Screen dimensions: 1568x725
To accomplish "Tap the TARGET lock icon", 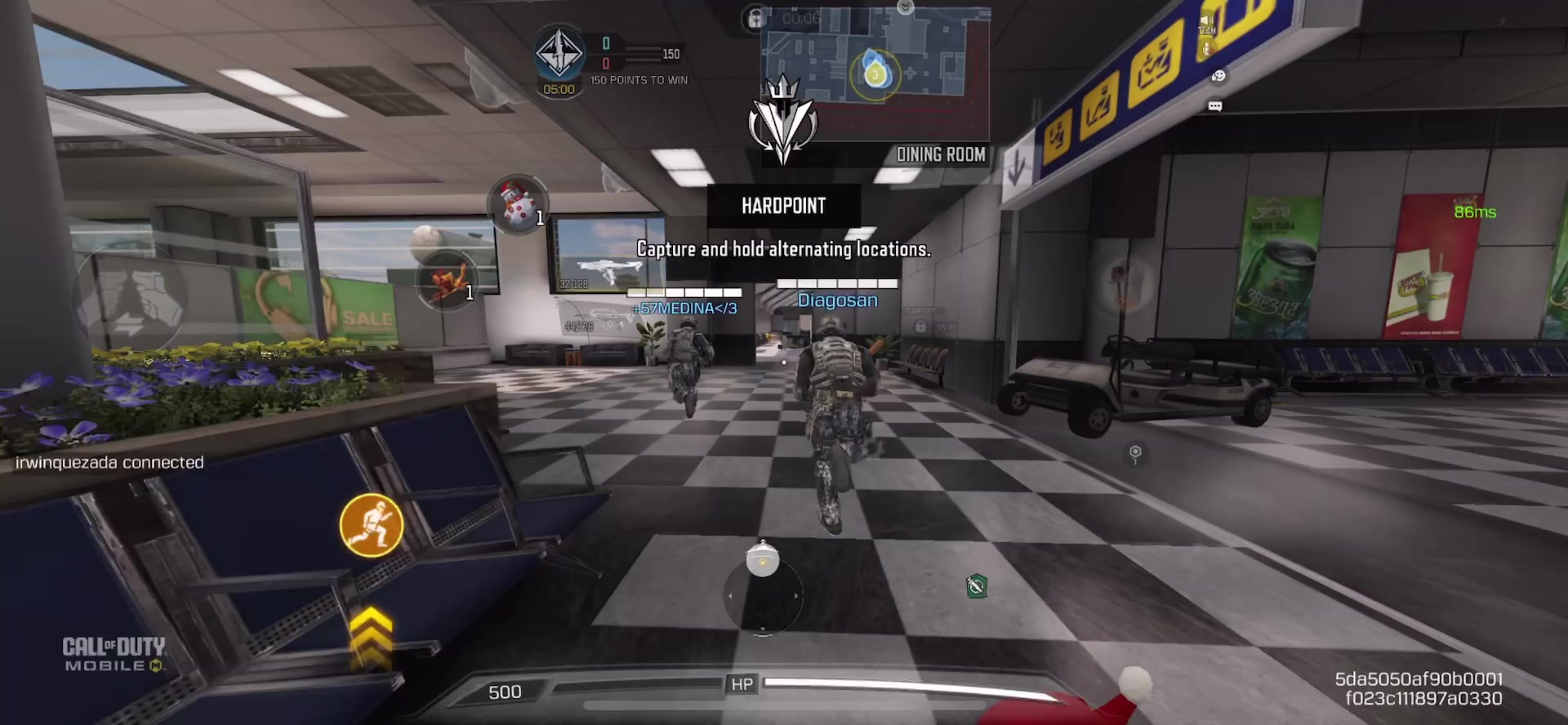I will (x=920, y=327).
